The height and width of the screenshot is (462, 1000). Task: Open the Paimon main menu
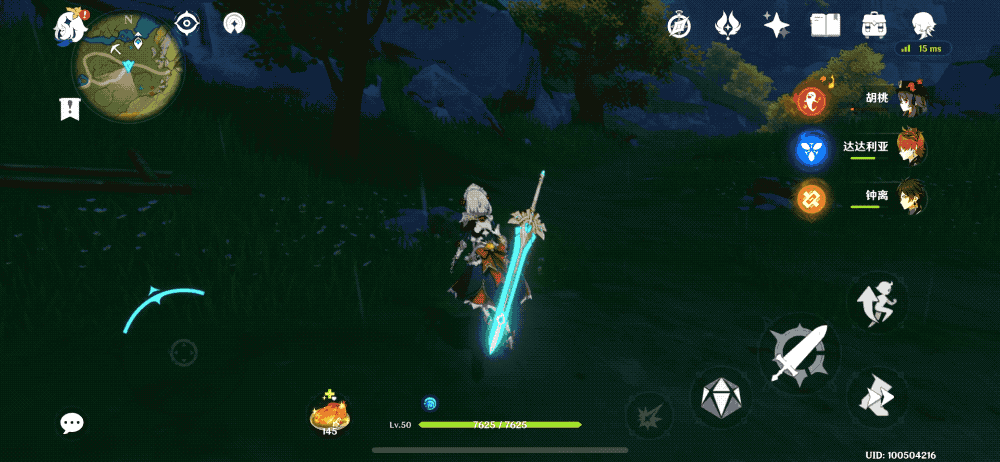[x=71, y=24]
